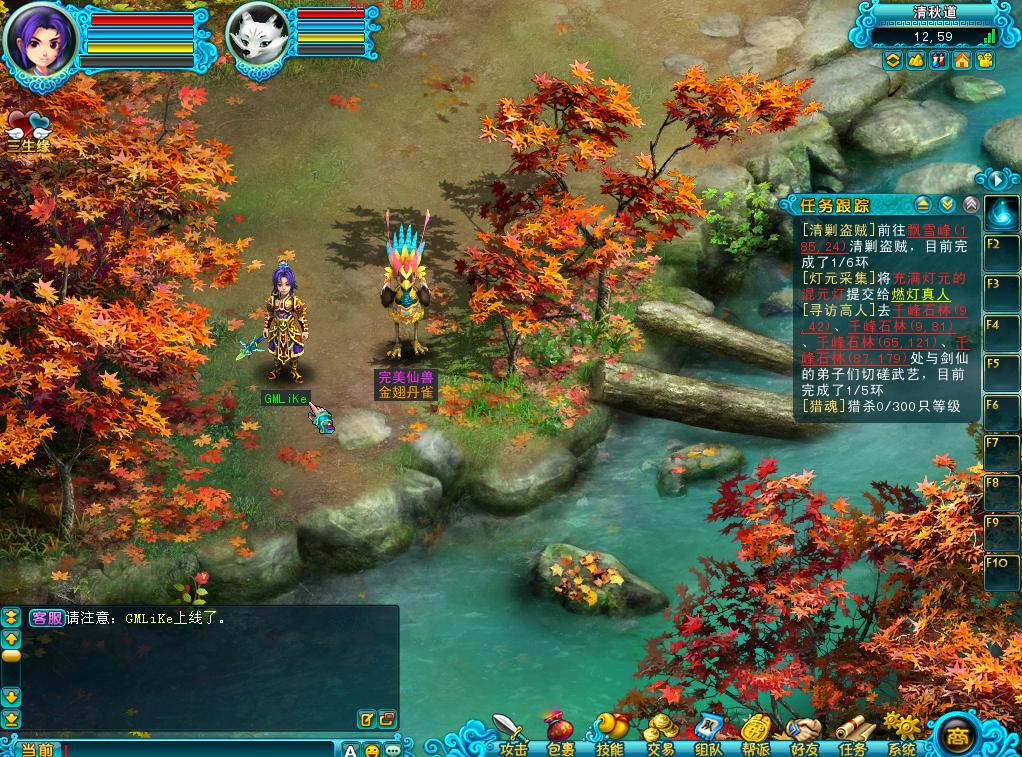Open the 任务 (Quest) scroll log
Viewport: 1022px width, 757px height.
click(x=853, y=734)
